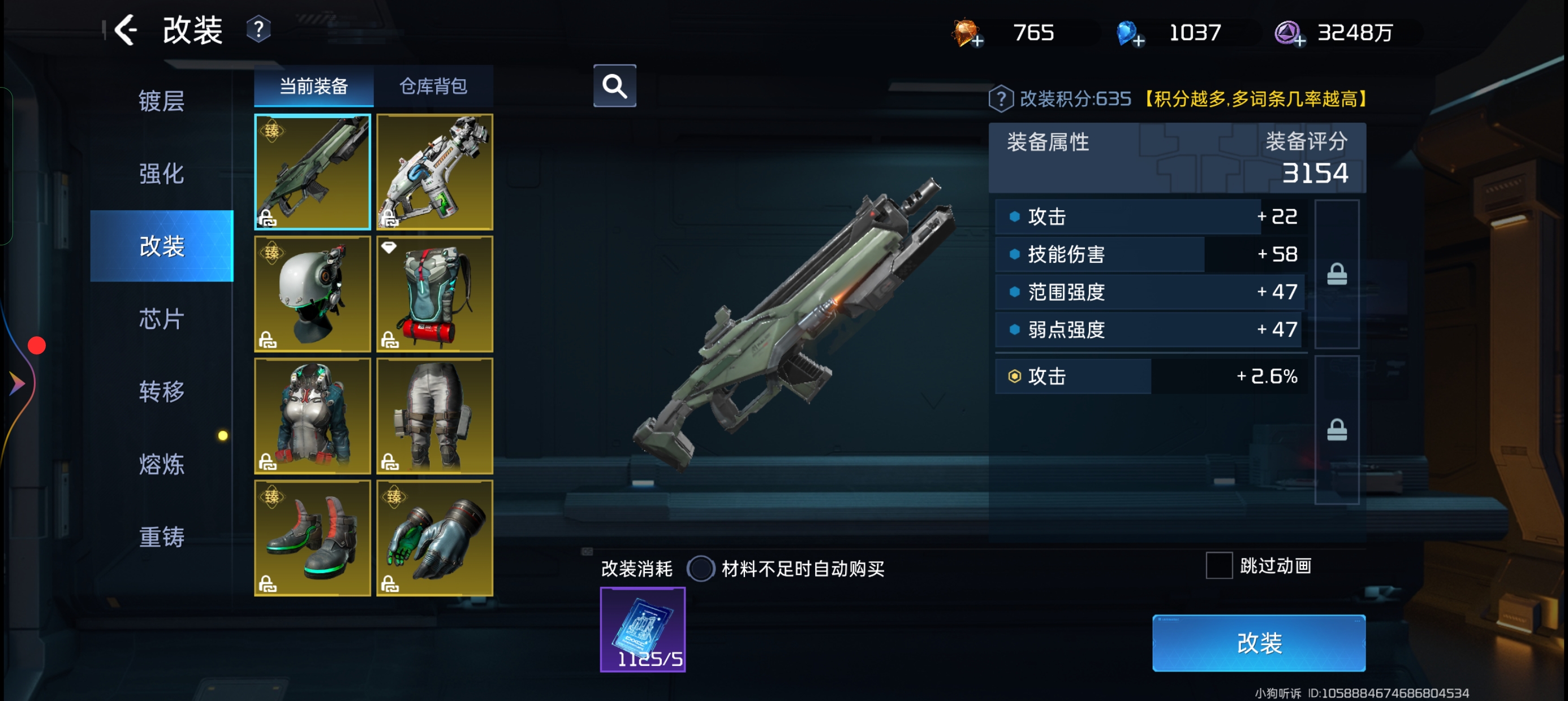
Task: Start modification with the 改装 button
Action: pyautogui.click(x=1258, y=643)
